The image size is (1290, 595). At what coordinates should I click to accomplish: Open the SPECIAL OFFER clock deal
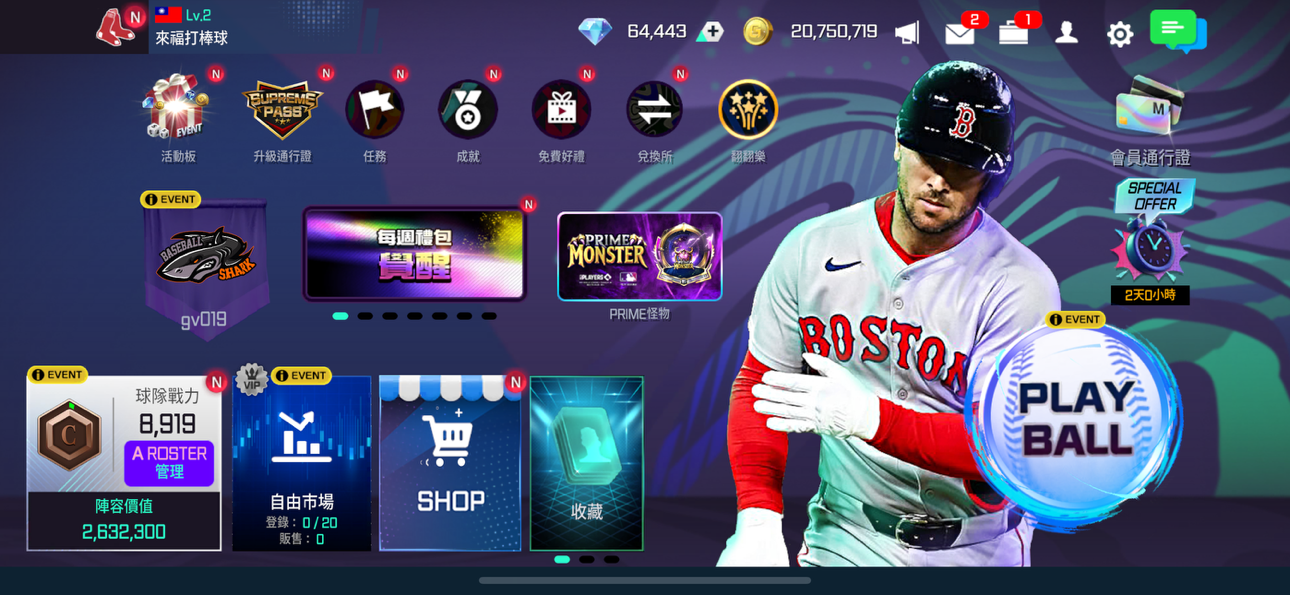1150,240
